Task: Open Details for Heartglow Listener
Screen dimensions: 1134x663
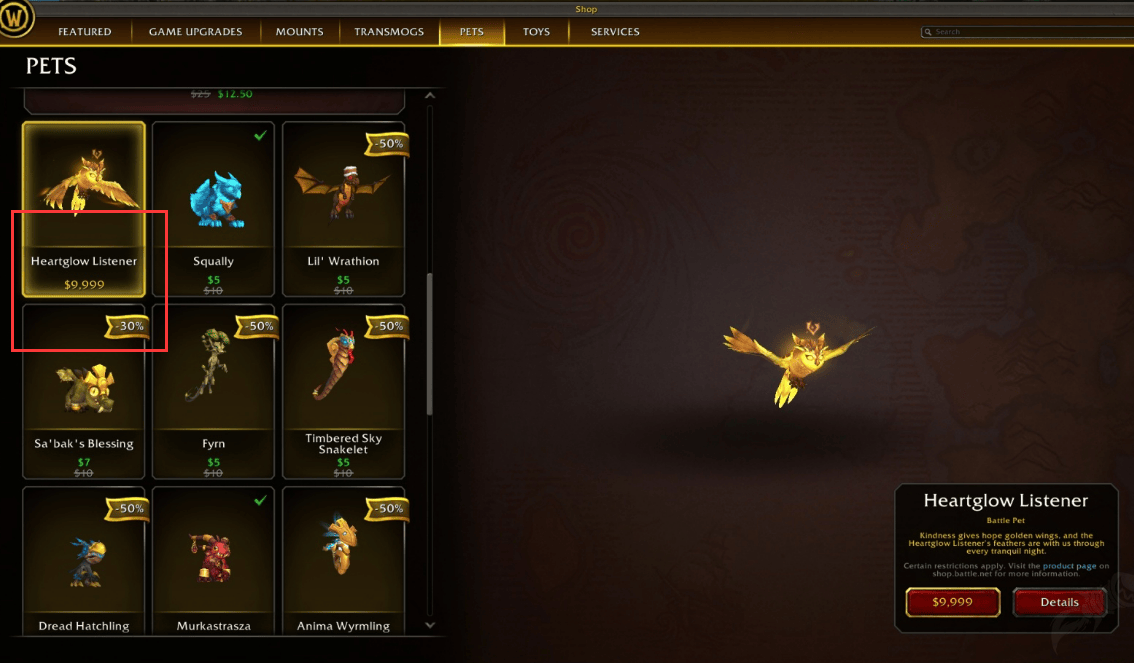Action: click(1059, 602)
